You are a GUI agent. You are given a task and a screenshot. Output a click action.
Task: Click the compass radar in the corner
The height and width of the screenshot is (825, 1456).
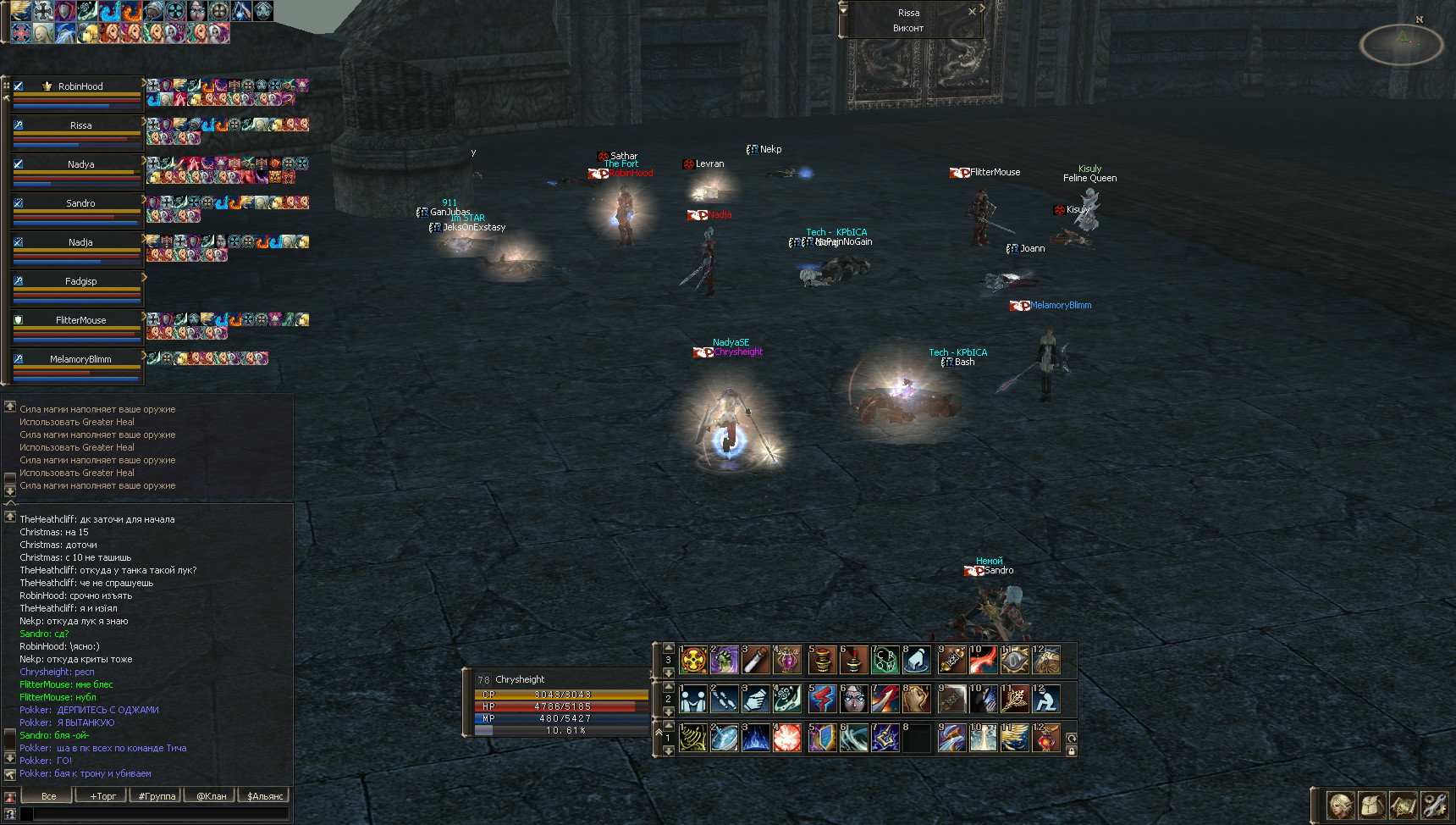[x=1402, y=43]
